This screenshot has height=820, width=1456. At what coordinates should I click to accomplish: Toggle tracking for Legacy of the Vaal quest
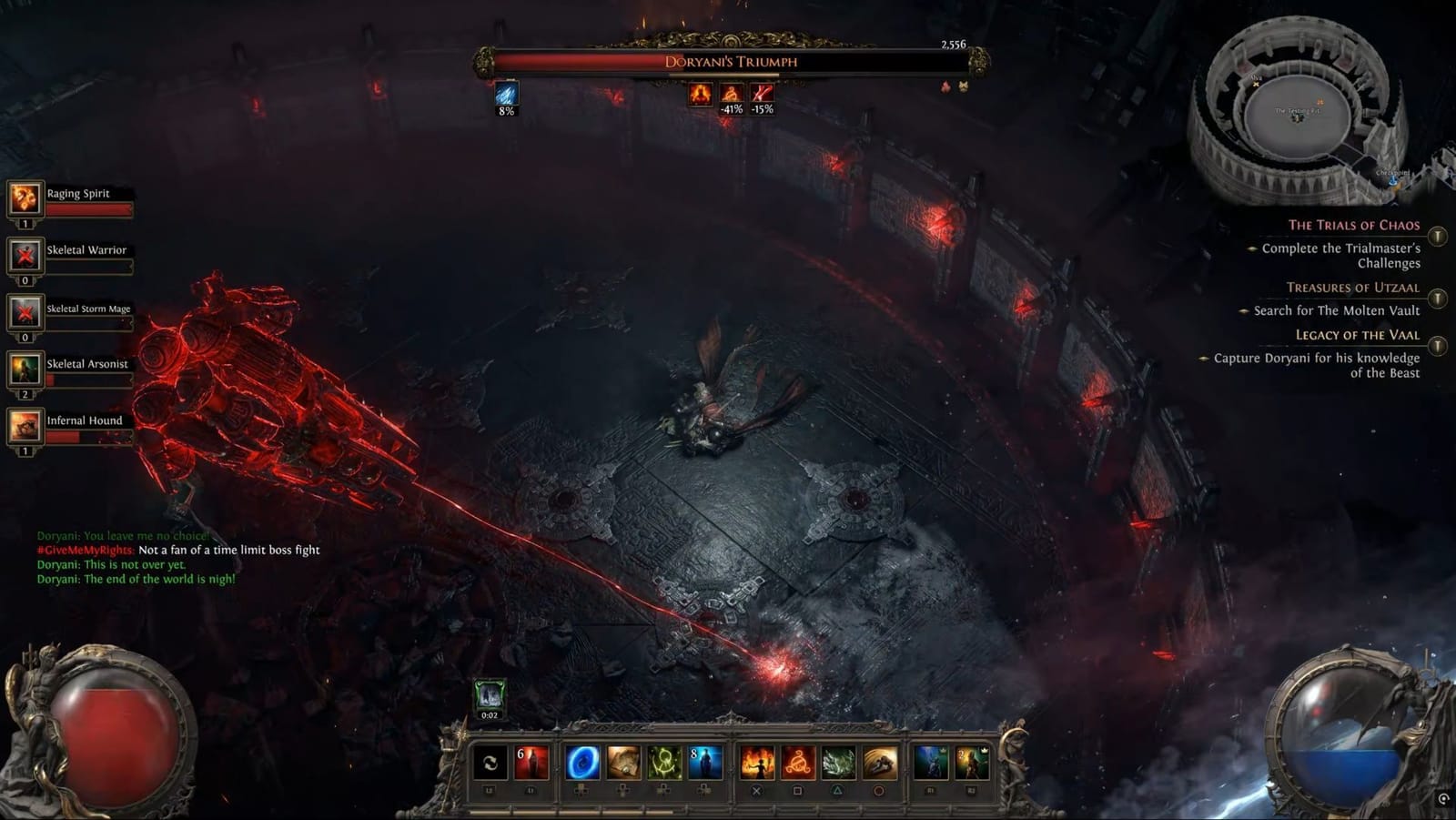click(x=1438, y=345)
